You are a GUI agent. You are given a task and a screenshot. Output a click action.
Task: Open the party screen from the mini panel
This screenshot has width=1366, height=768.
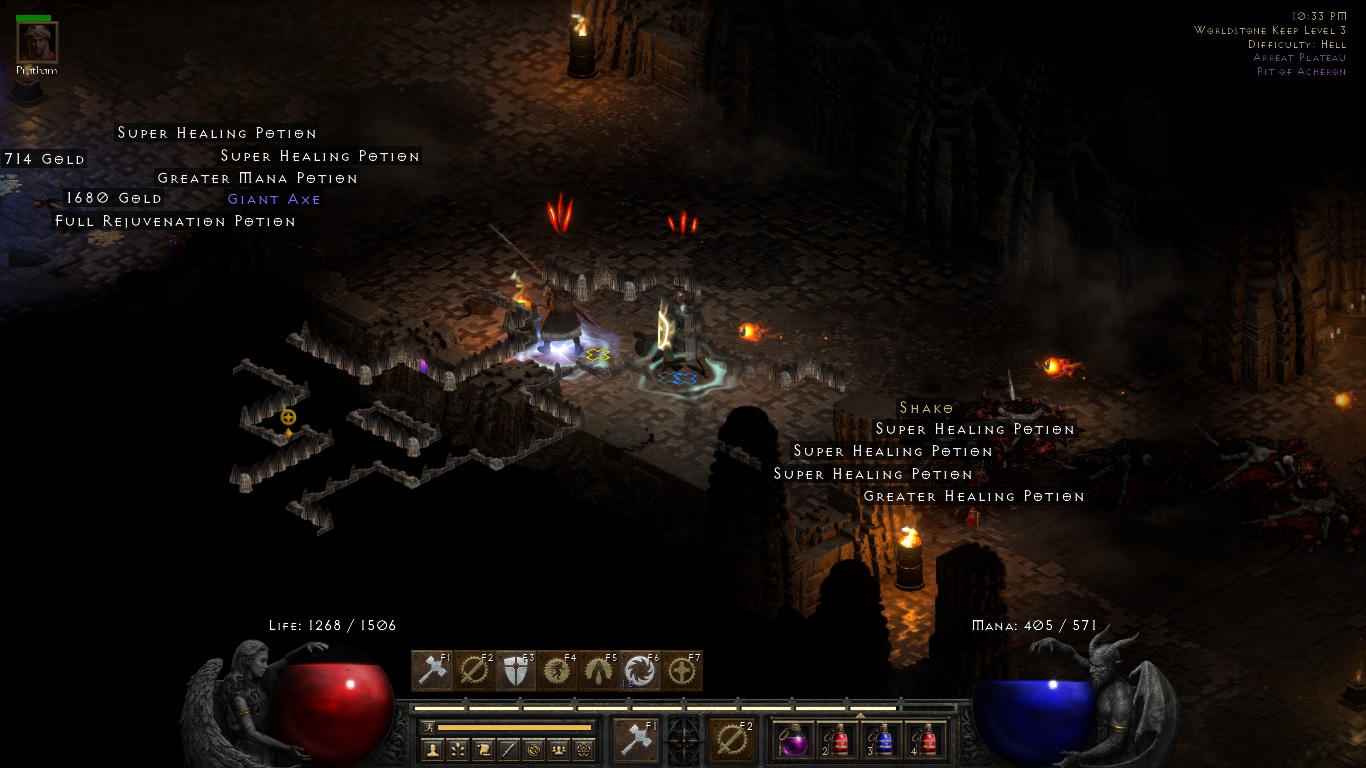560,749
